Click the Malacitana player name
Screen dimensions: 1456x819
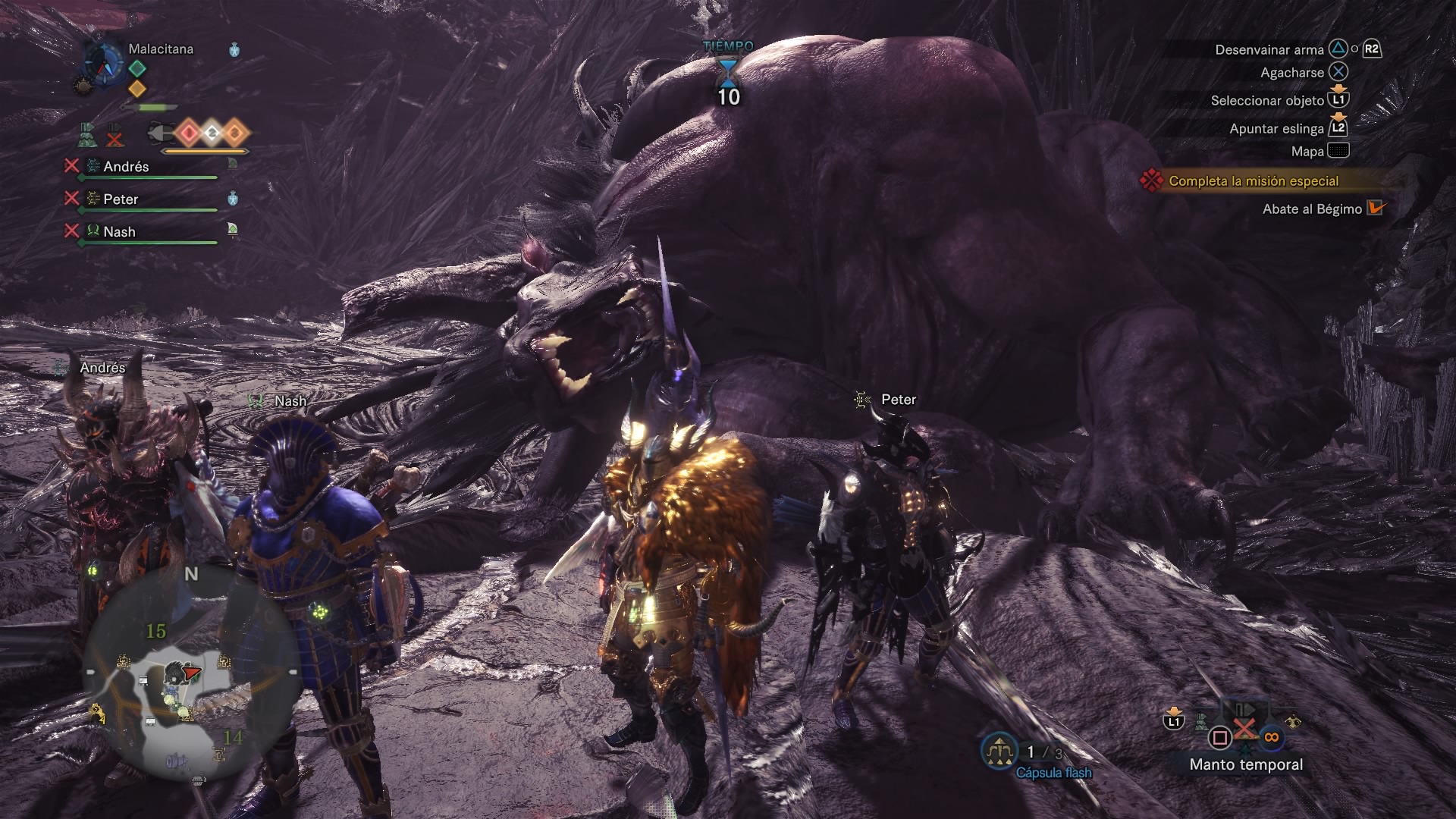(x=161, y=49)
